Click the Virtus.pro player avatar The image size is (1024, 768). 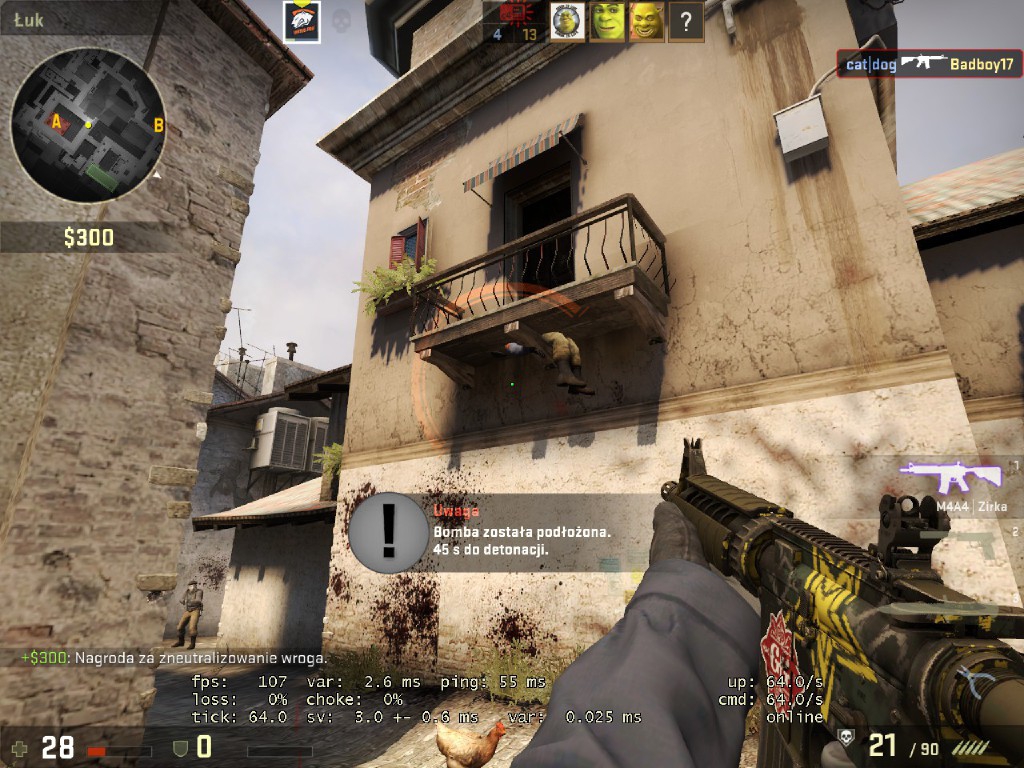point(302,21)
